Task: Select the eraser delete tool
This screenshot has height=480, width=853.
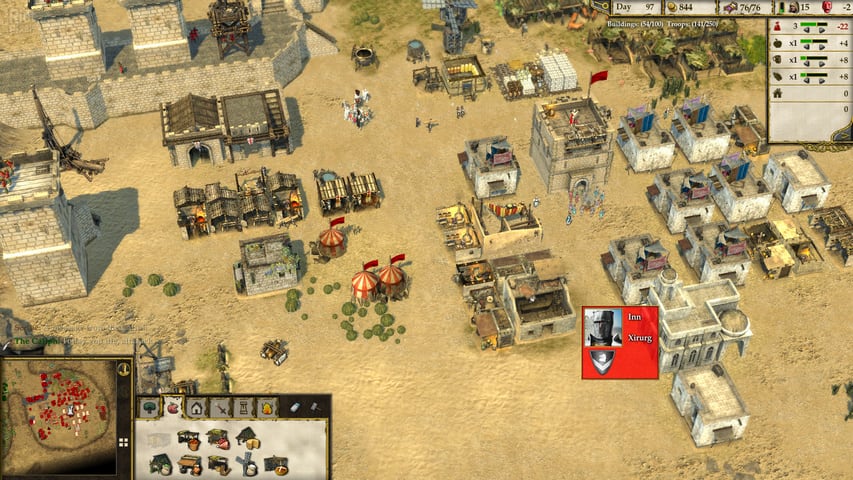Action: point(295,407)
